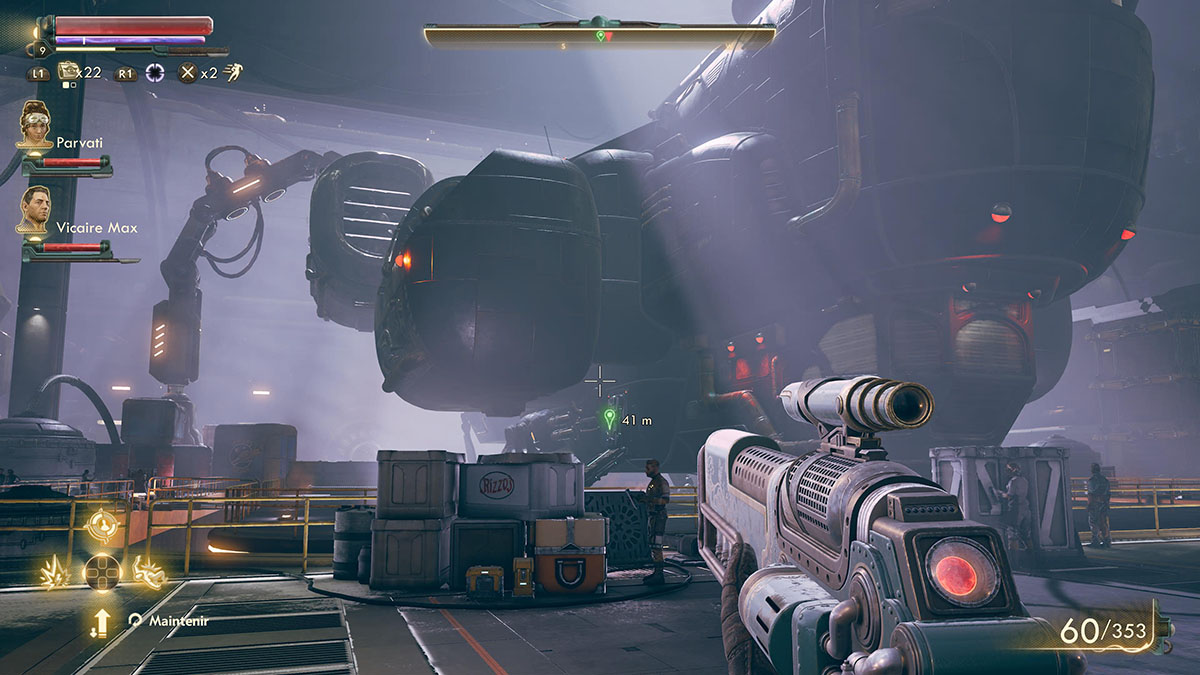Trigger the left companion explosion ability icon
Viewport: 1200px width, 675px height.
click(x=53, y=572)
